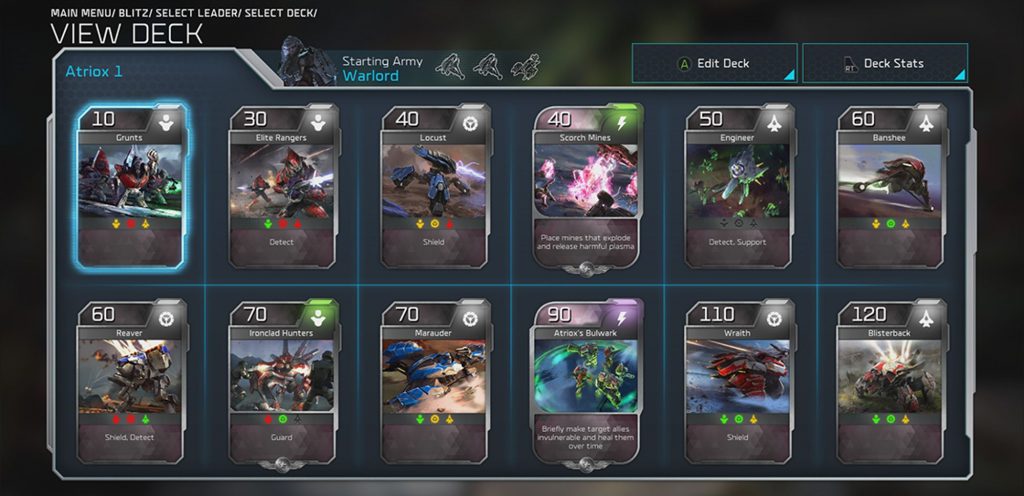Pick the Locust card
Viewport: 1024px width, 496px height.
coord(435,185)
